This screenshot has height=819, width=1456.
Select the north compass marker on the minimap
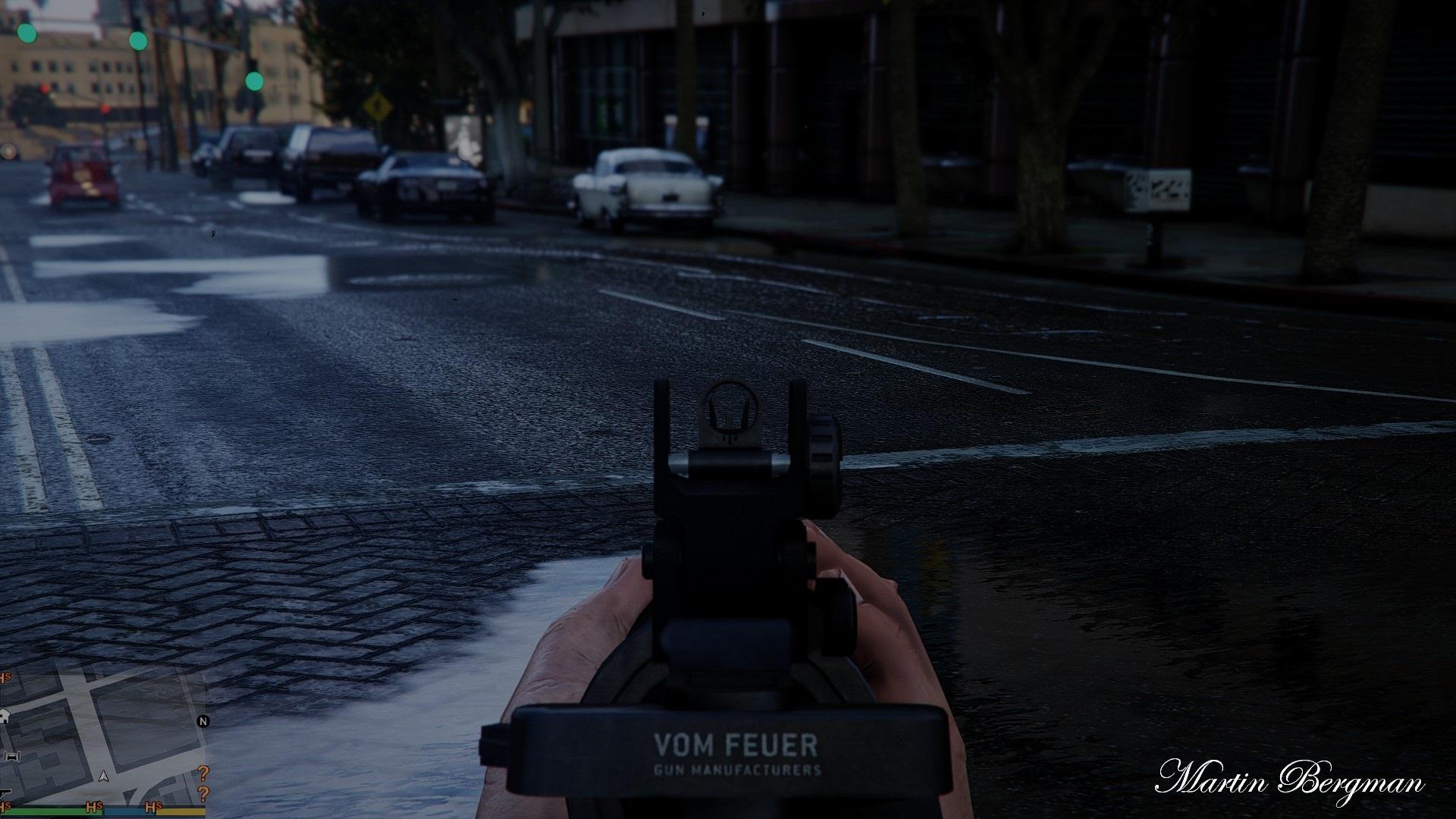[x=202, y=721]
